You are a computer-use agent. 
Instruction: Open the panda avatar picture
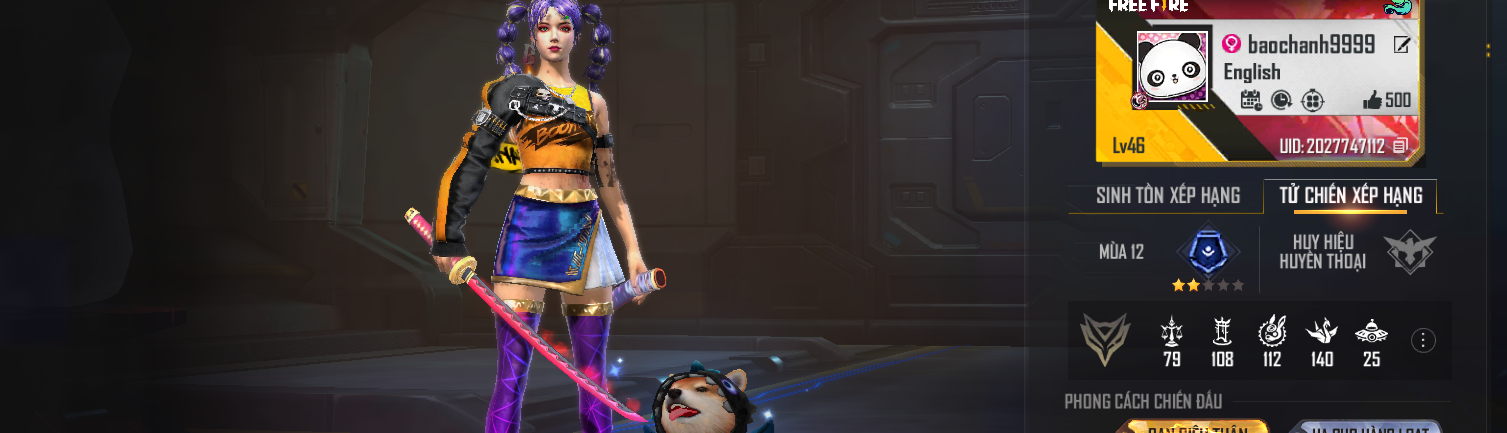(x=1172, y=70)
